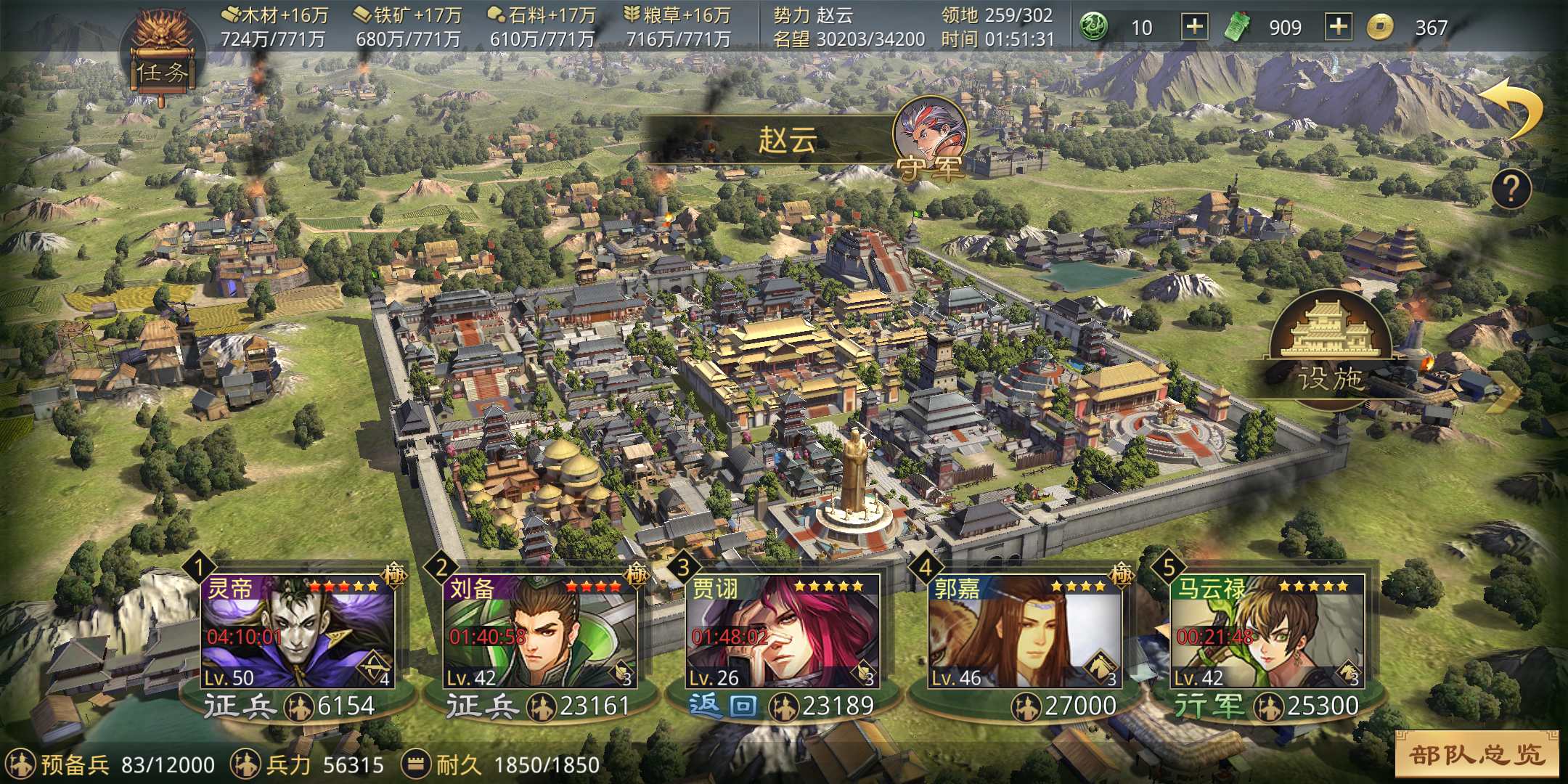Pick the 郭嘉 troop card
This screenshot has width=1568, height=784.
tap(1025, 632)
